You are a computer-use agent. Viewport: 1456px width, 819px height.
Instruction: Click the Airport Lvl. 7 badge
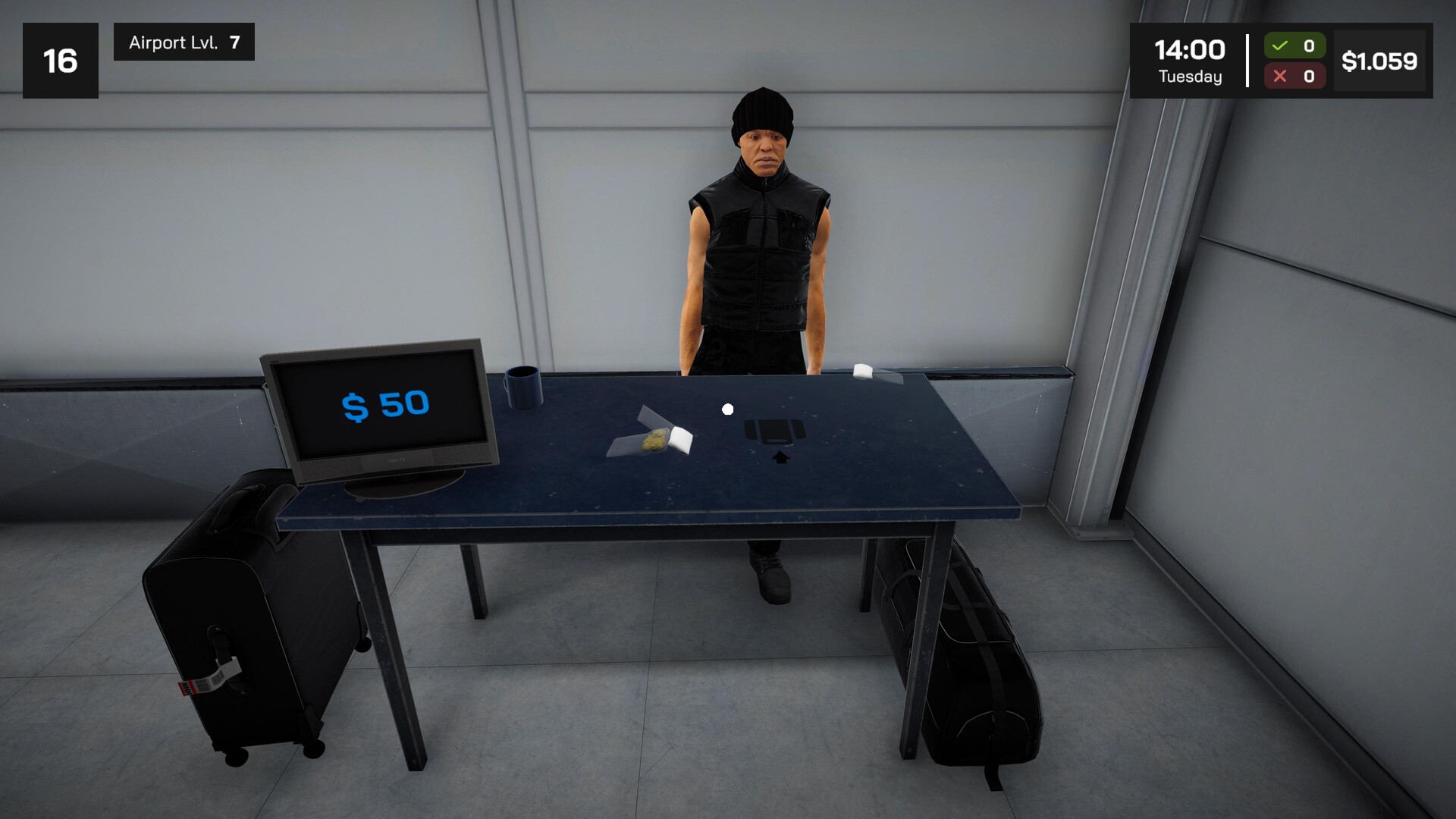click(x=183, y=42)
